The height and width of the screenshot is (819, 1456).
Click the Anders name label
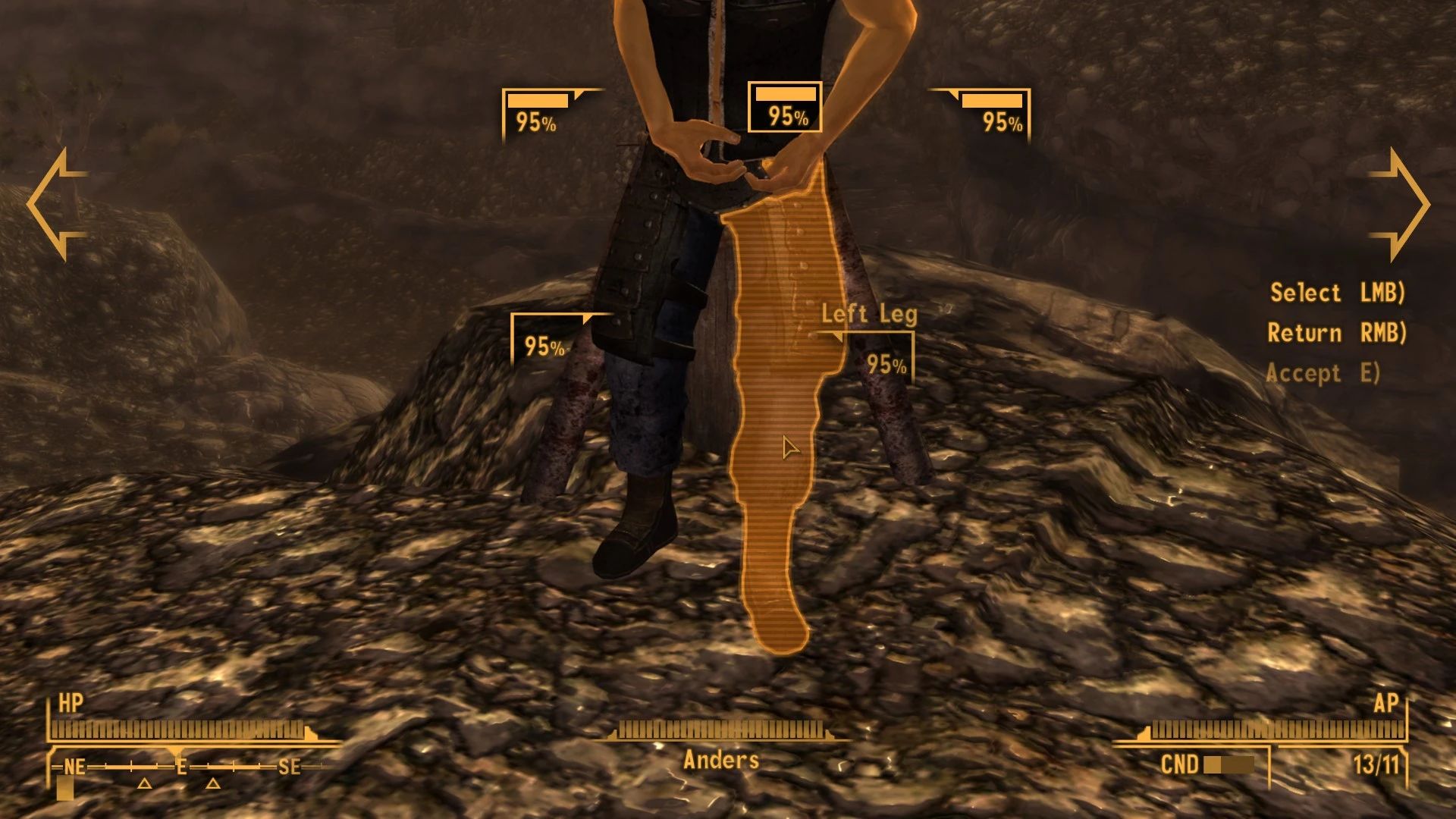pyautogui.click(x=722, y=758)
